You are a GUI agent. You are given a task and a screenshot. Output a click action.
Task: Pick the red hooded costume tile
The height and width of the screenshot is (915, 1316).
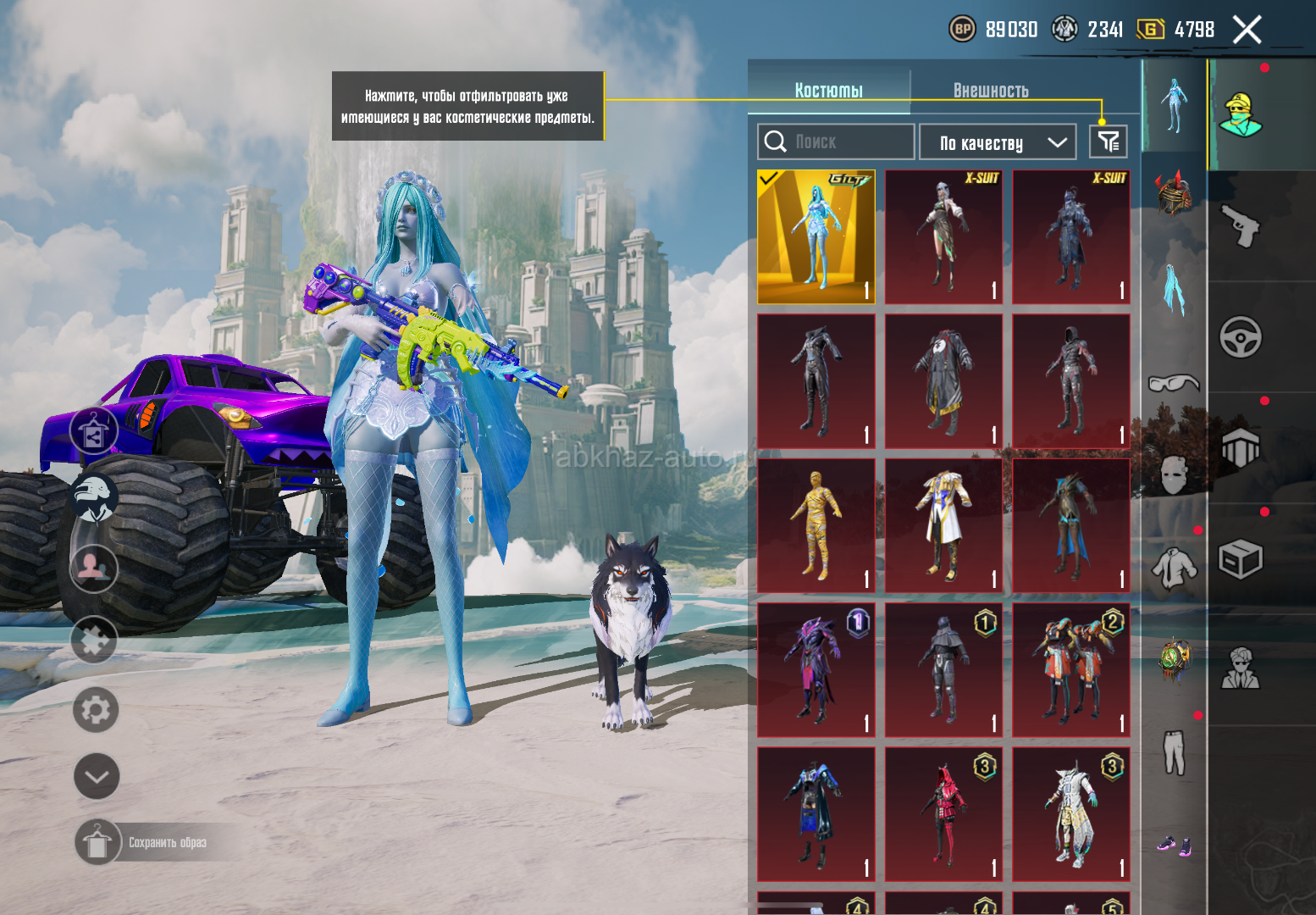(943, 814)
